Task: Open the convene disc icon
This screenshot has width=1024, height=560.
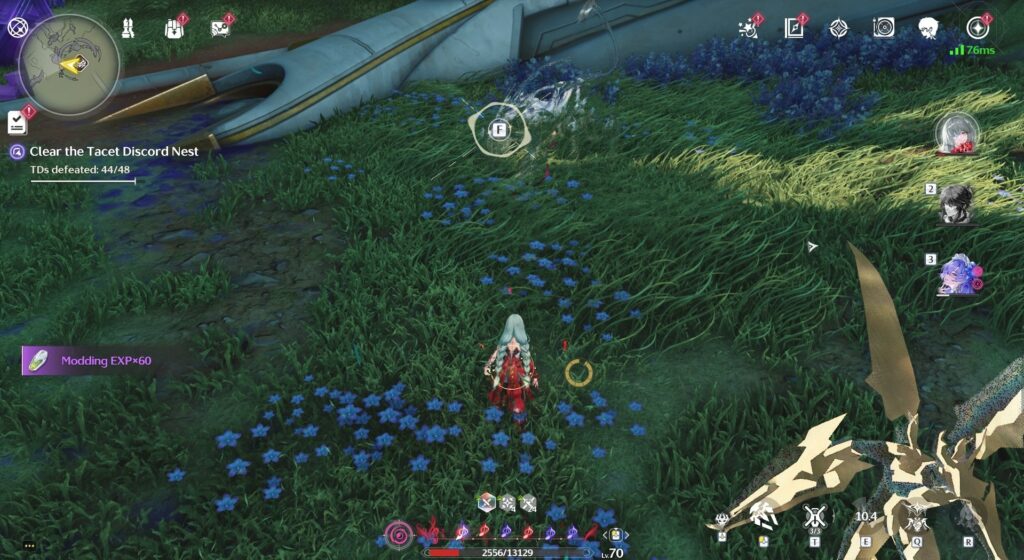Action: tap(883, 28)
